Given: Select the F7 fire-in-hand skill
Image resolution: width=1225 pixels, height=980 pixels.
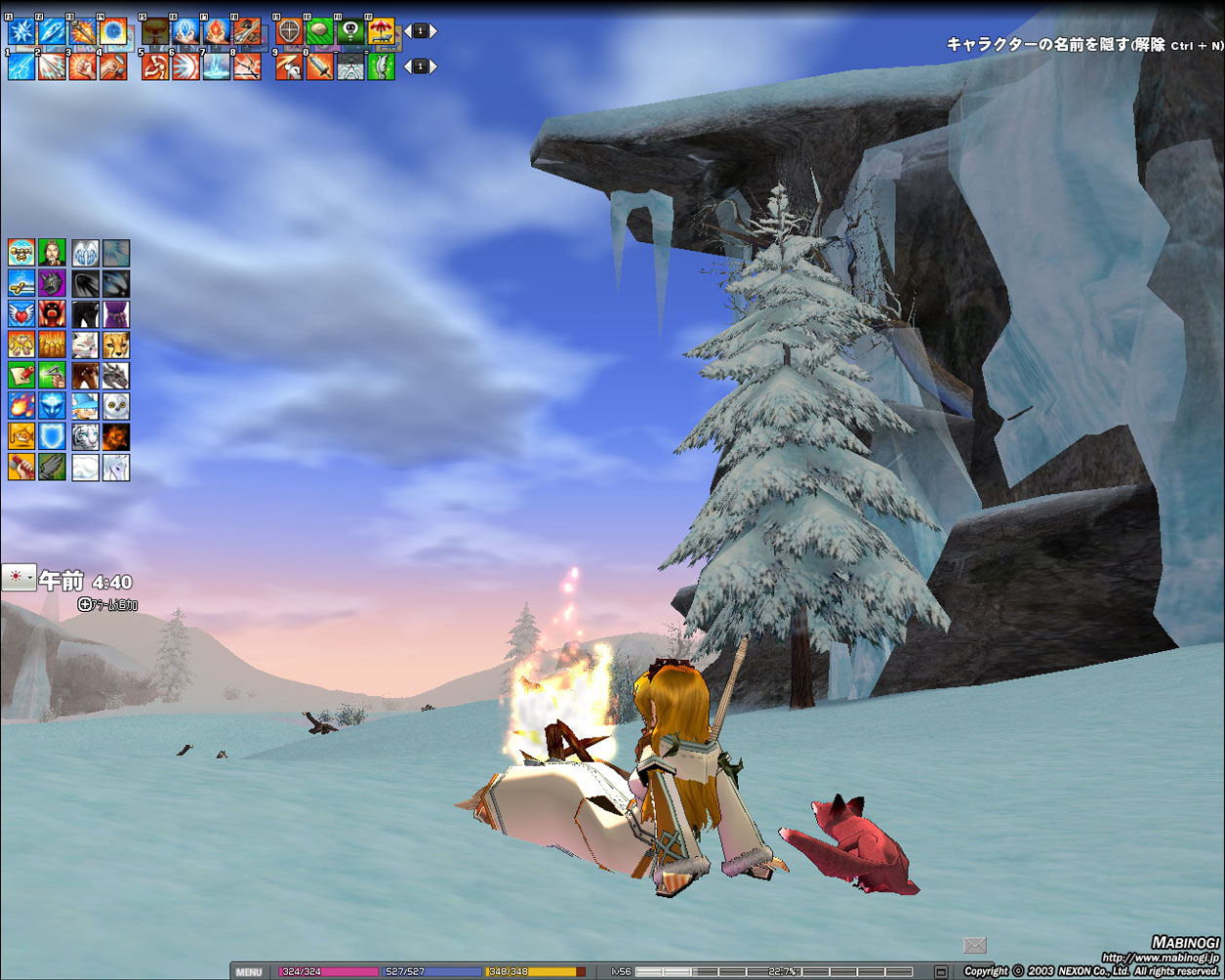Looking at the screenshot, I should point(217,32).
